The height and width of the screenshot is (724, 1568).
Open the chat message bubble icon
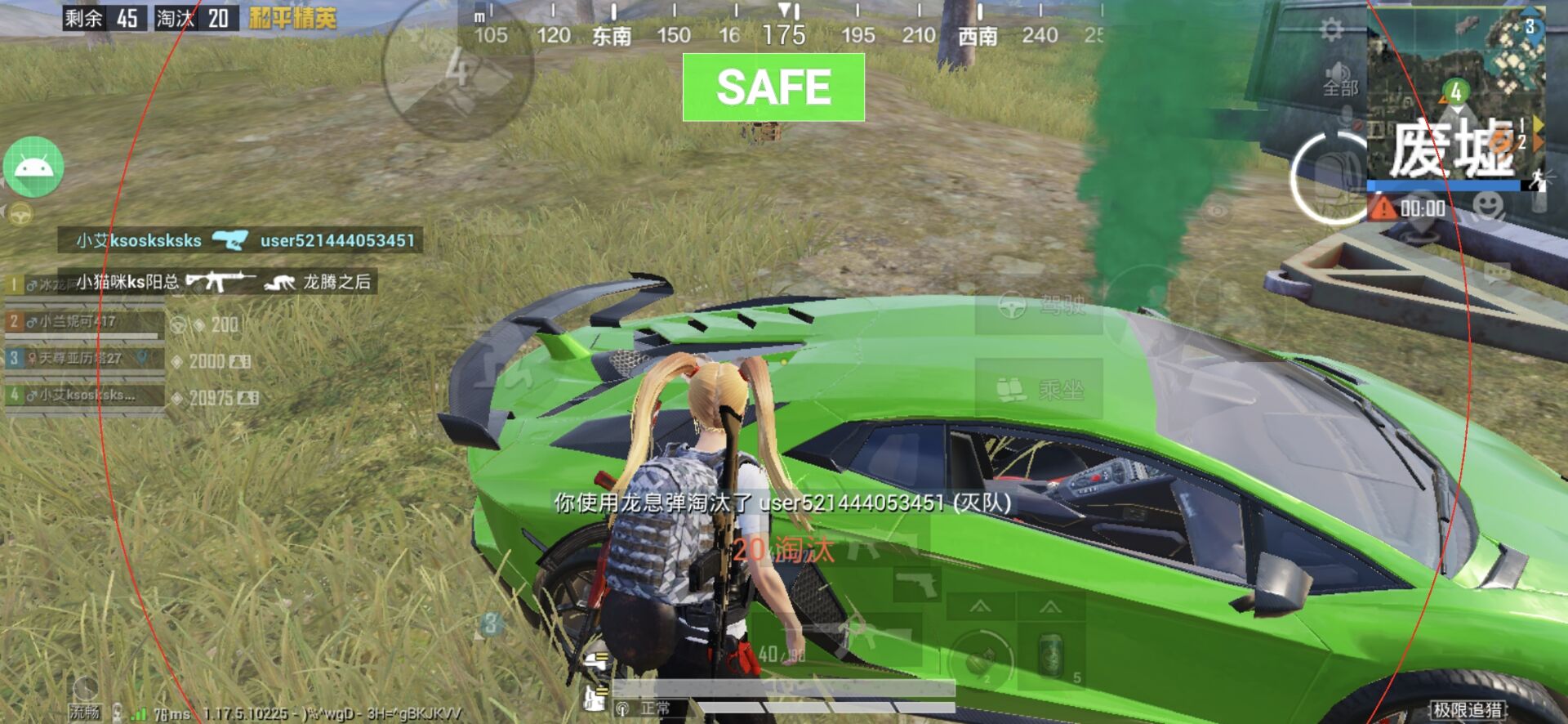(1496, 273)
